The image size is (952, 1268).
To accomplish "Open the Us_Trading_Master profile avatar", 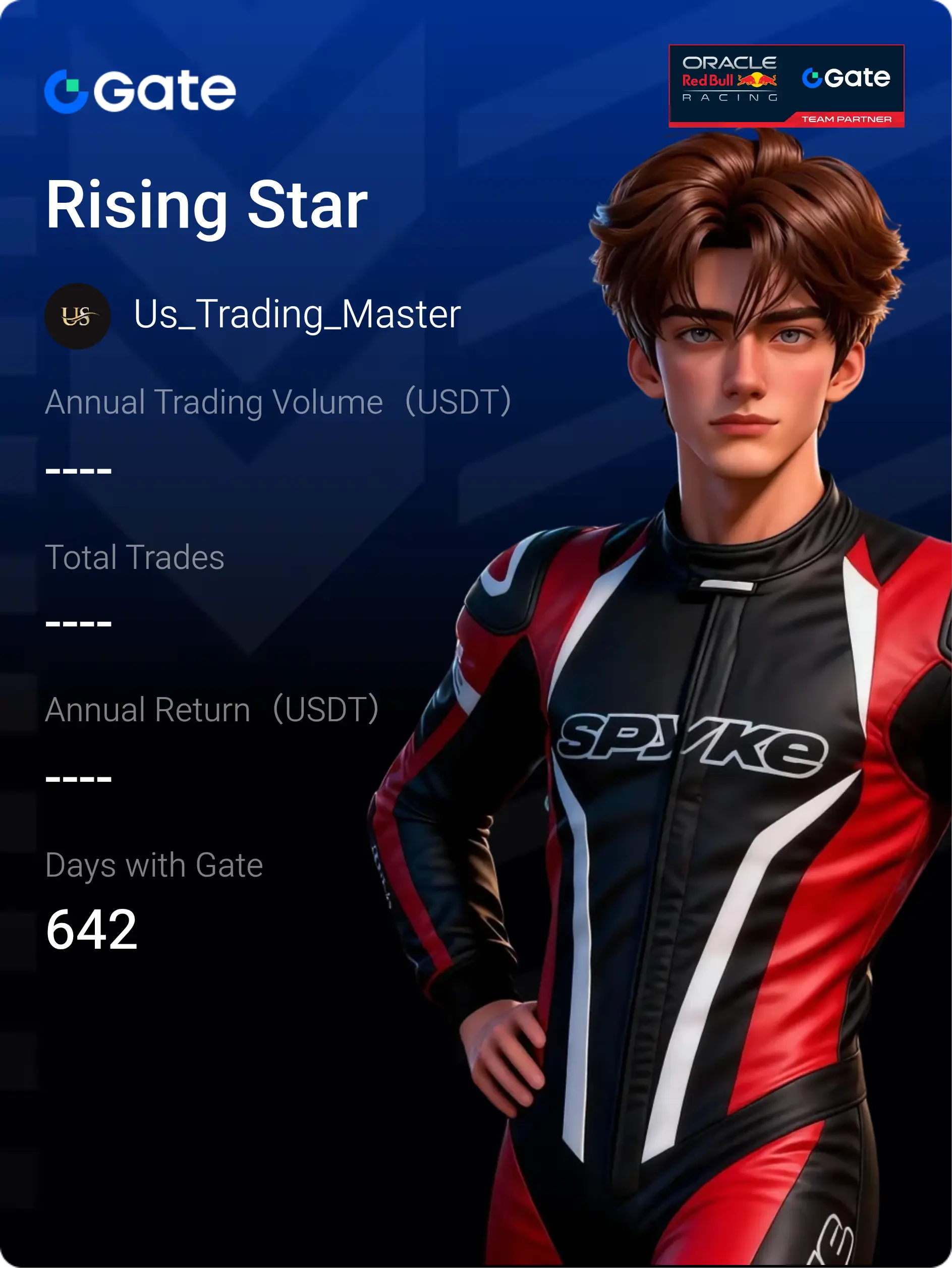I will pyautogui.click(x=77, y=316).
